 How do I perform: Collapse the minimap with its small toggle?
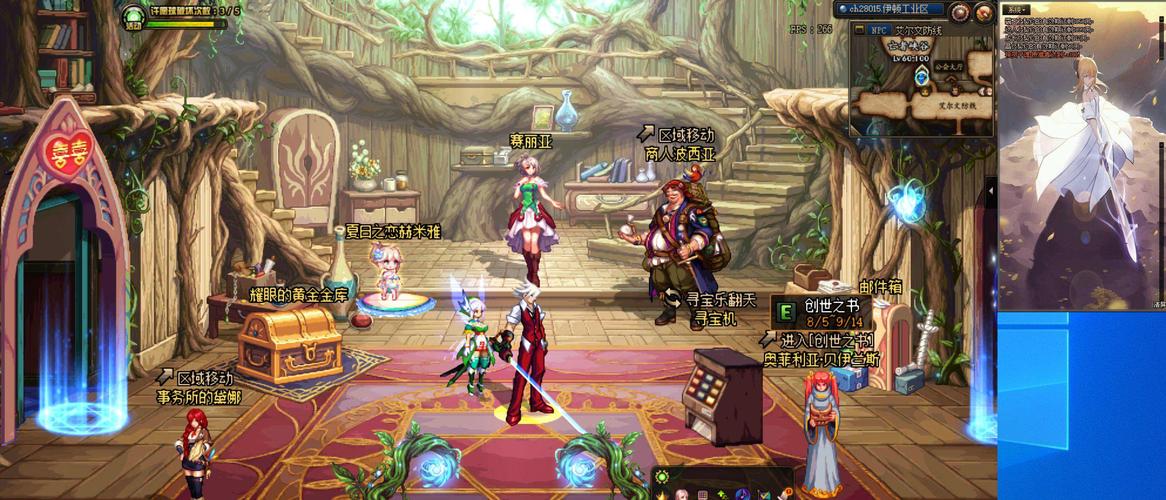pyautogui.click(x=858, y=30)
